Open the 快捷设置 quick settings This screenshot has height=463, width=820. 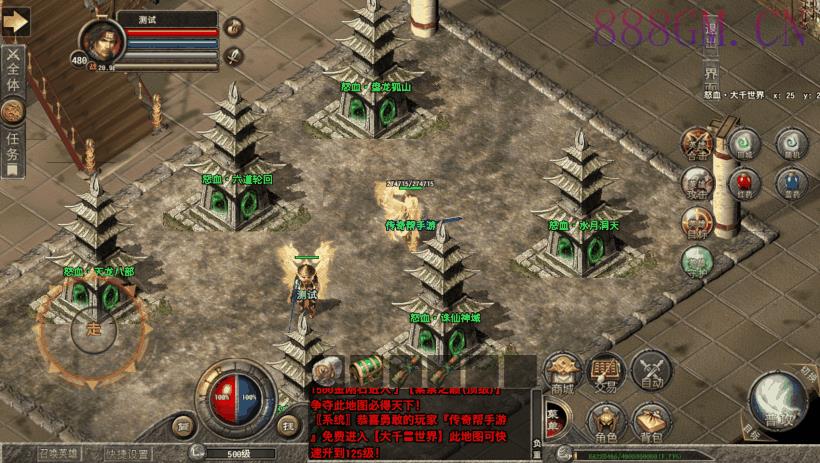(128, 453)
